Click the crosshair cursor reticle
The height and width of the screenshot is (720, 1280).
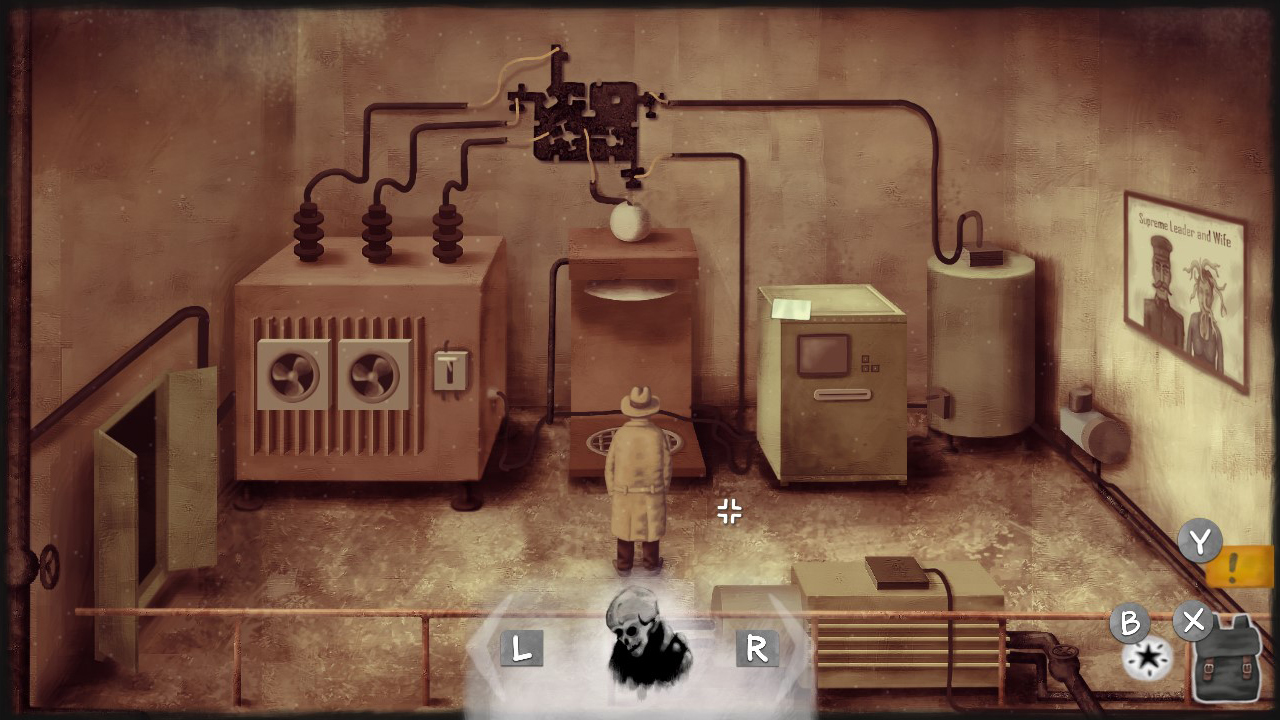[x=728, y=512]
